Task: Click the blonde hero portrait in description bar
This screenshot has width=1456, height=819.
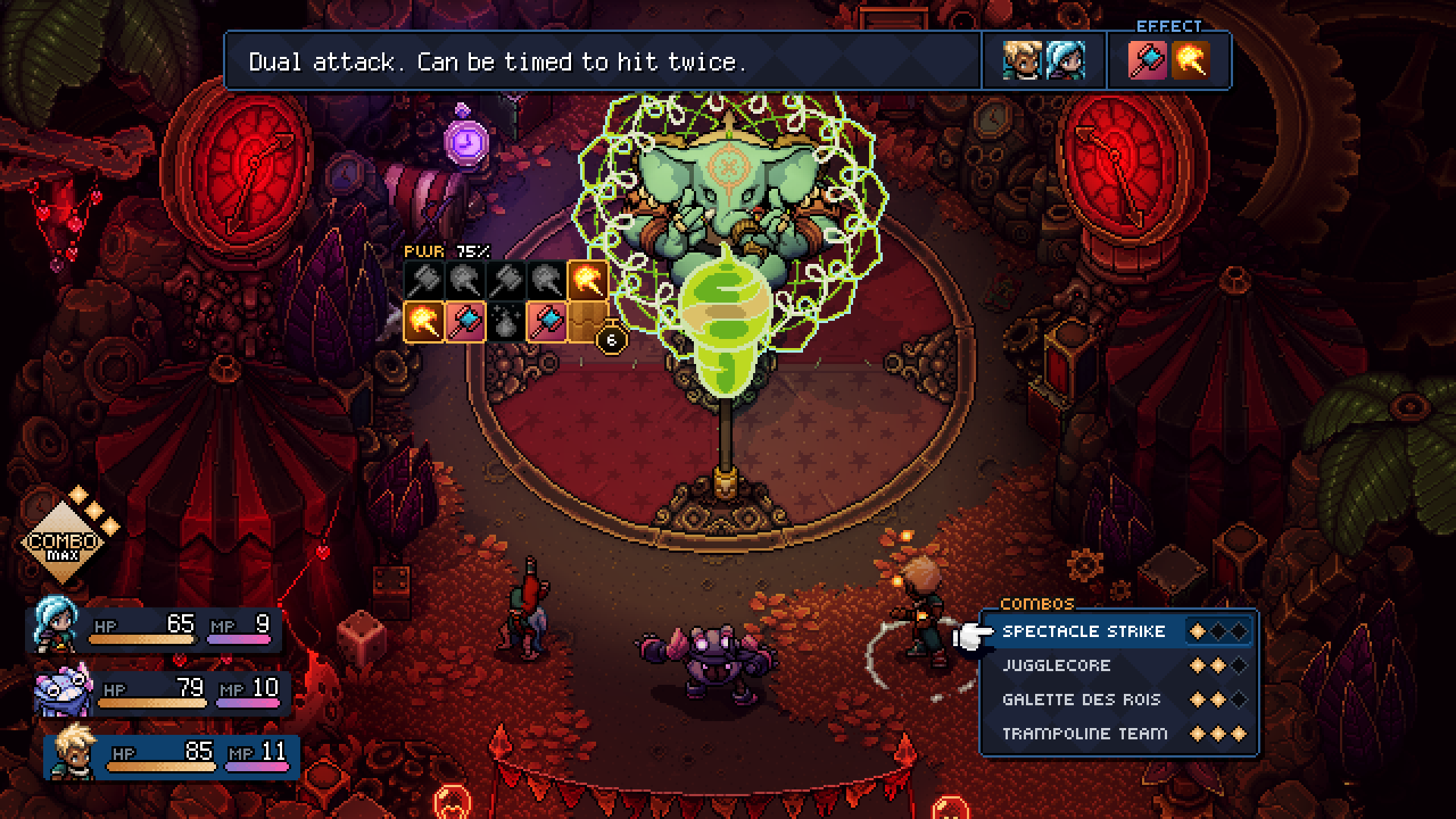Action: pyautogui.click(x=1022, y=61)
